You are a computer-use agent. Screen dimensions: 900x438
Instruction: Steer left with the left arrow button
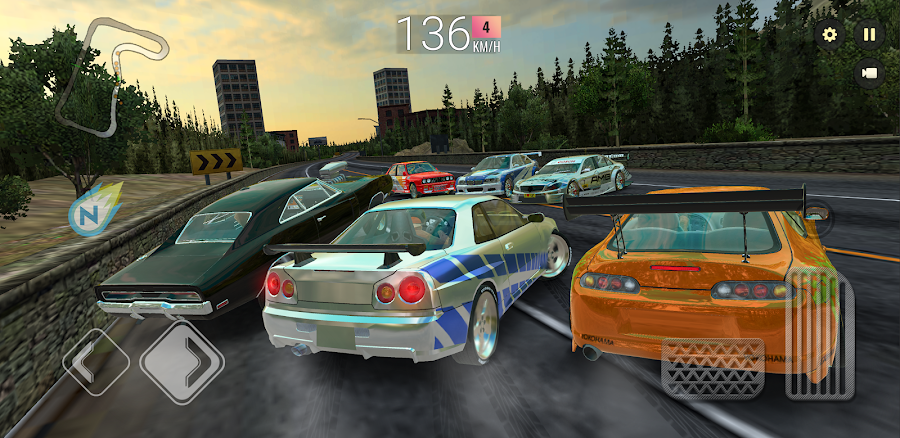pos(96,361)
